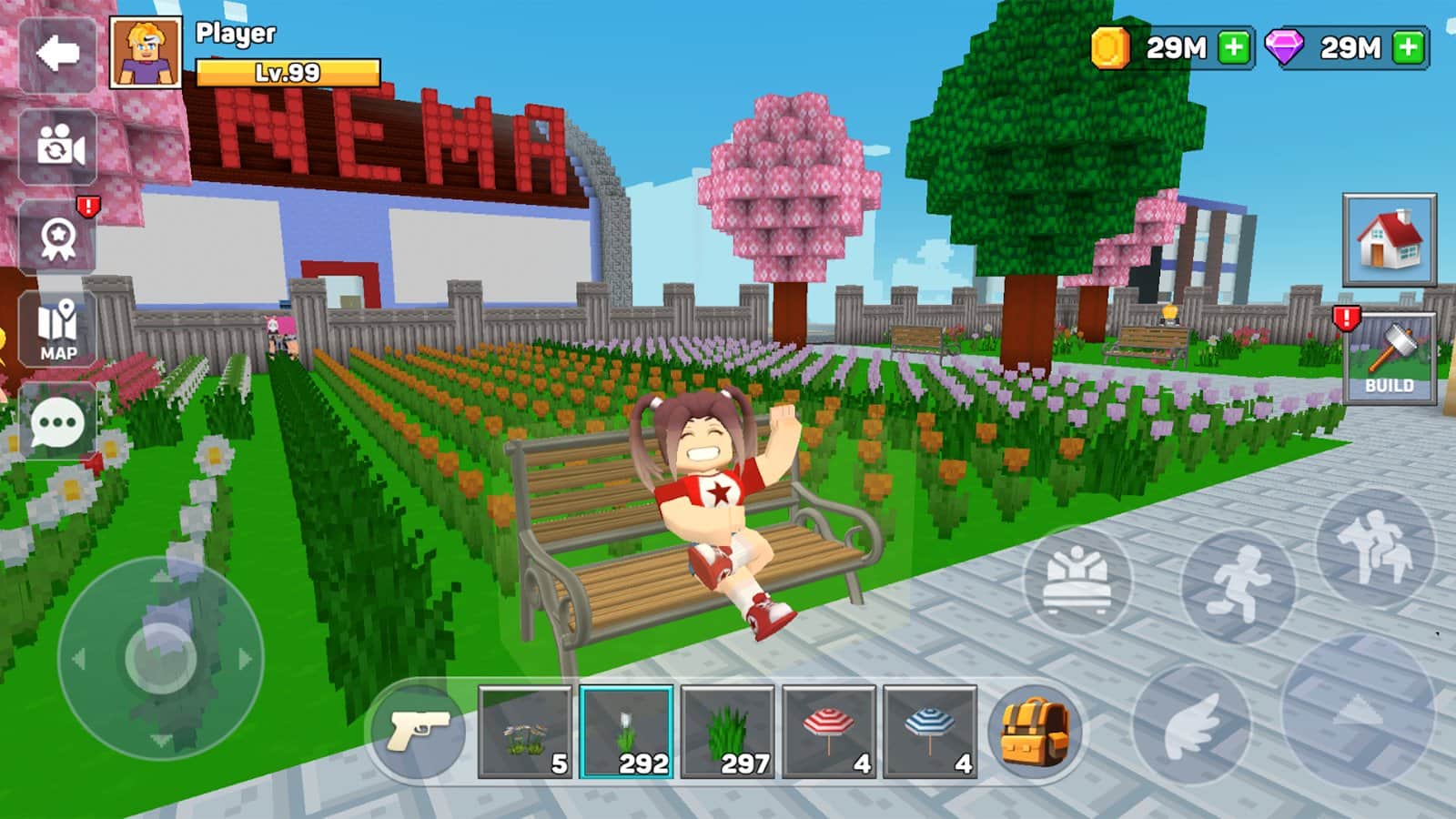Select the red striped umbrella slot
Image resolution: width=1456 pixels, height=819 pixels.
828,733
